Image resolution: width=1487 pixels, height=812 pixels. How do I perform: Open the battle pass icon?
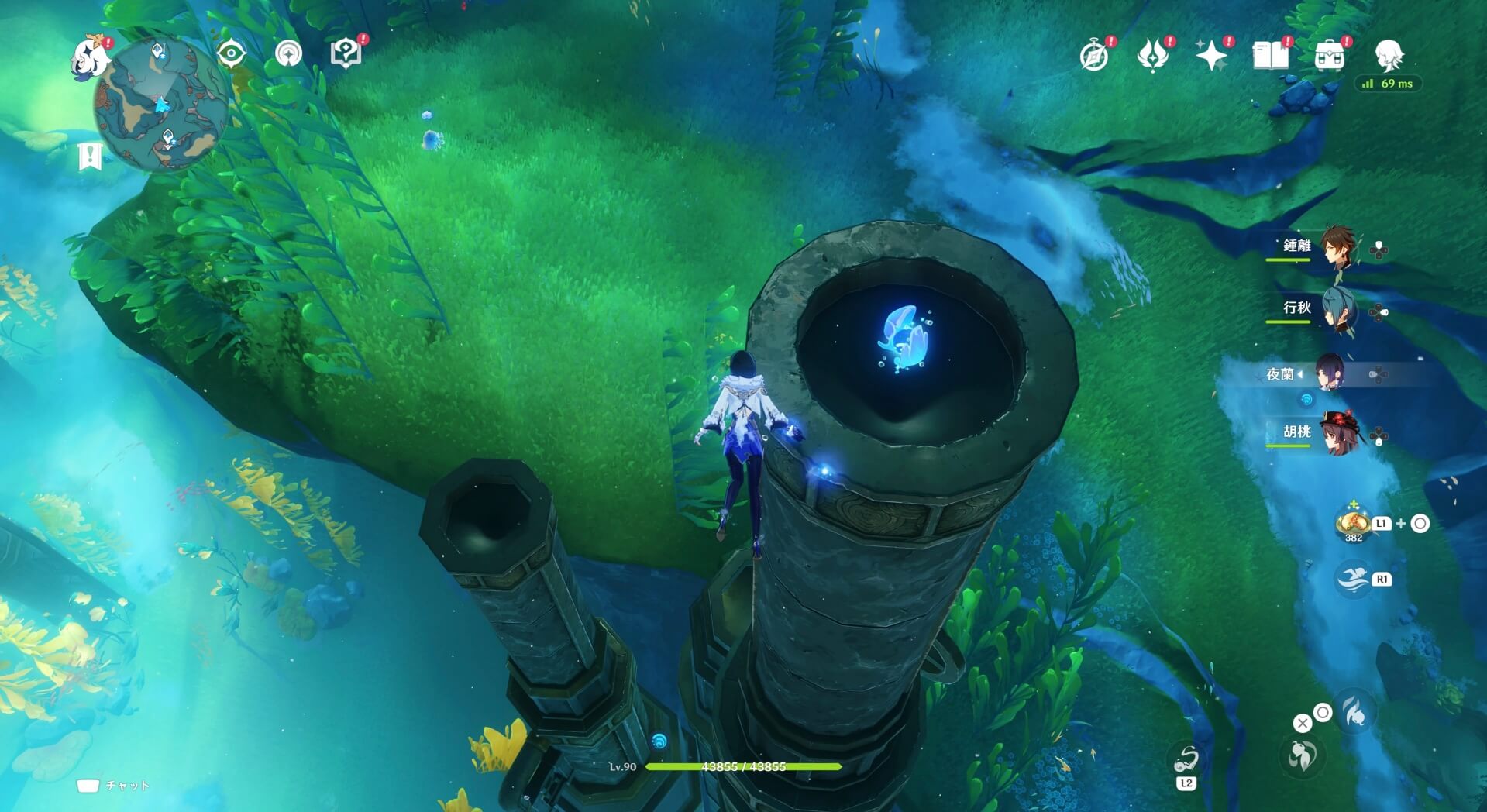[1152, 55]
